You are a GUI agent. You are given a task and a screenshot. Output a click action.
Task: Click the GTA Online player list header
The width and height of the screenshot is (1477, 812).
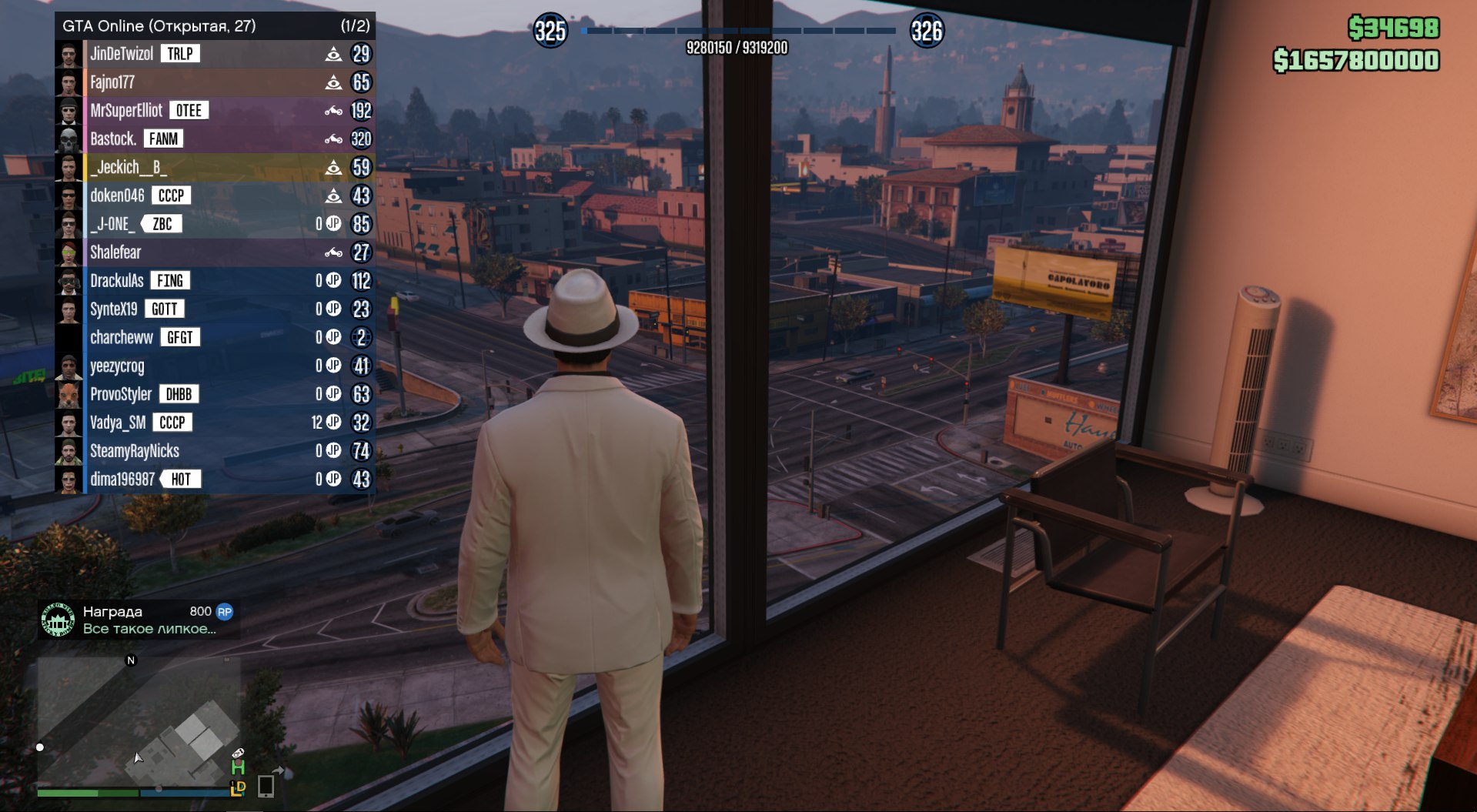pos(216,25)
